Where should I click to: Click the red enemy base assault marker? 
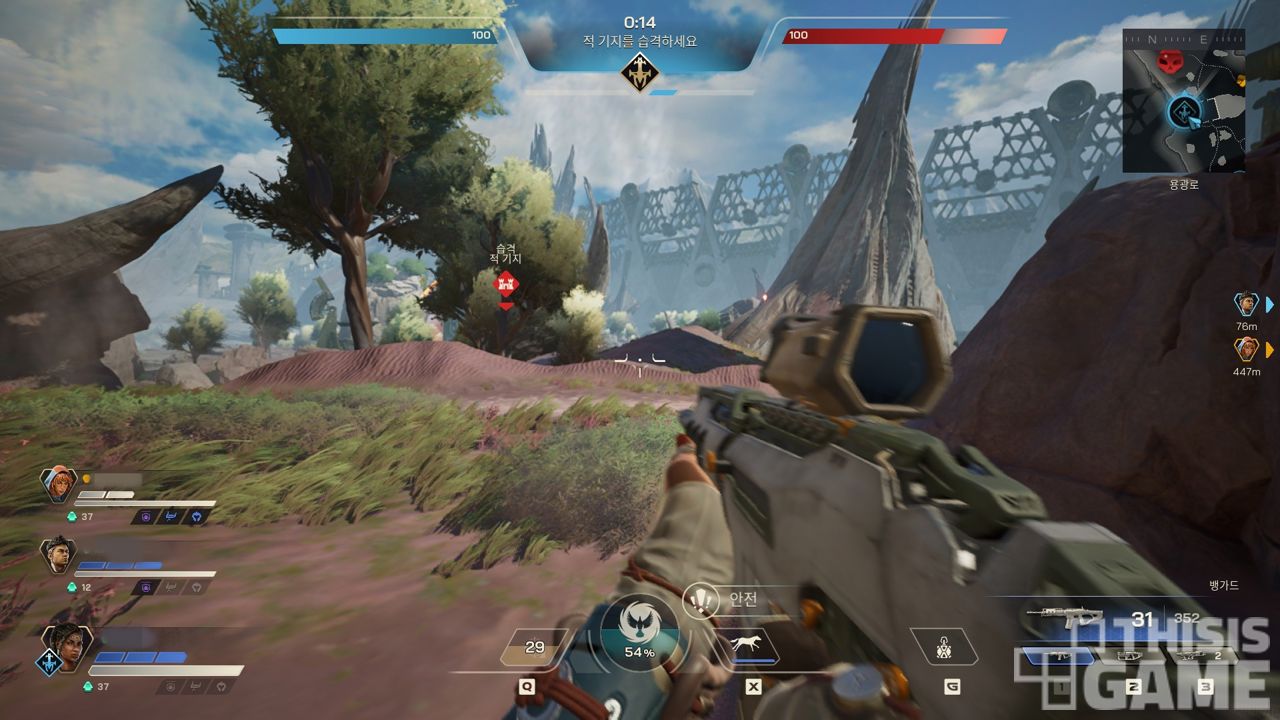click(x=507, y=284)
